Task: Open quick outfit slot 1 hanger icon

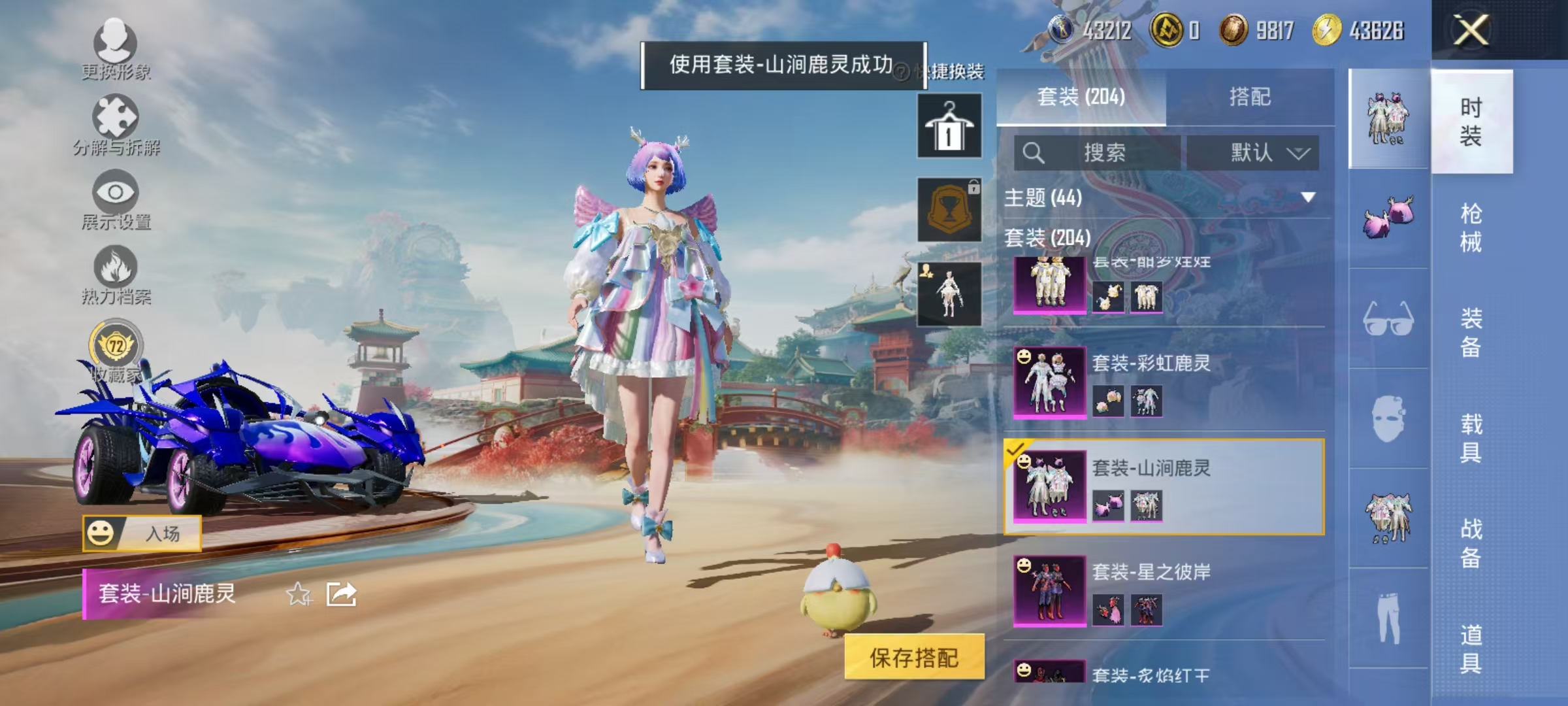Action: [949, 126]
